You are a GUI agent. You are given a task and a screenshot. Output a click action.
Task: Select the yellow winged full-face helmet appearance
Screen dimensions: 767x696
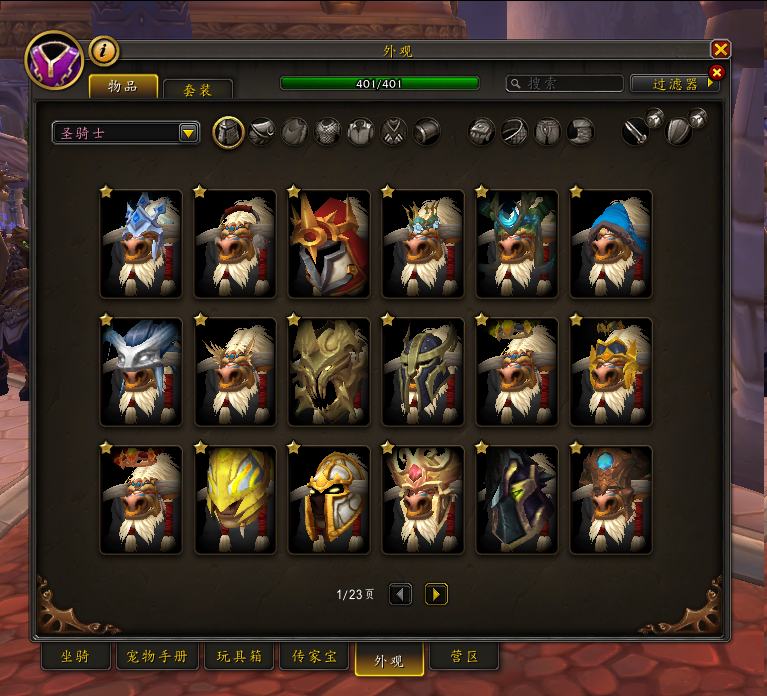click(234, 500)
